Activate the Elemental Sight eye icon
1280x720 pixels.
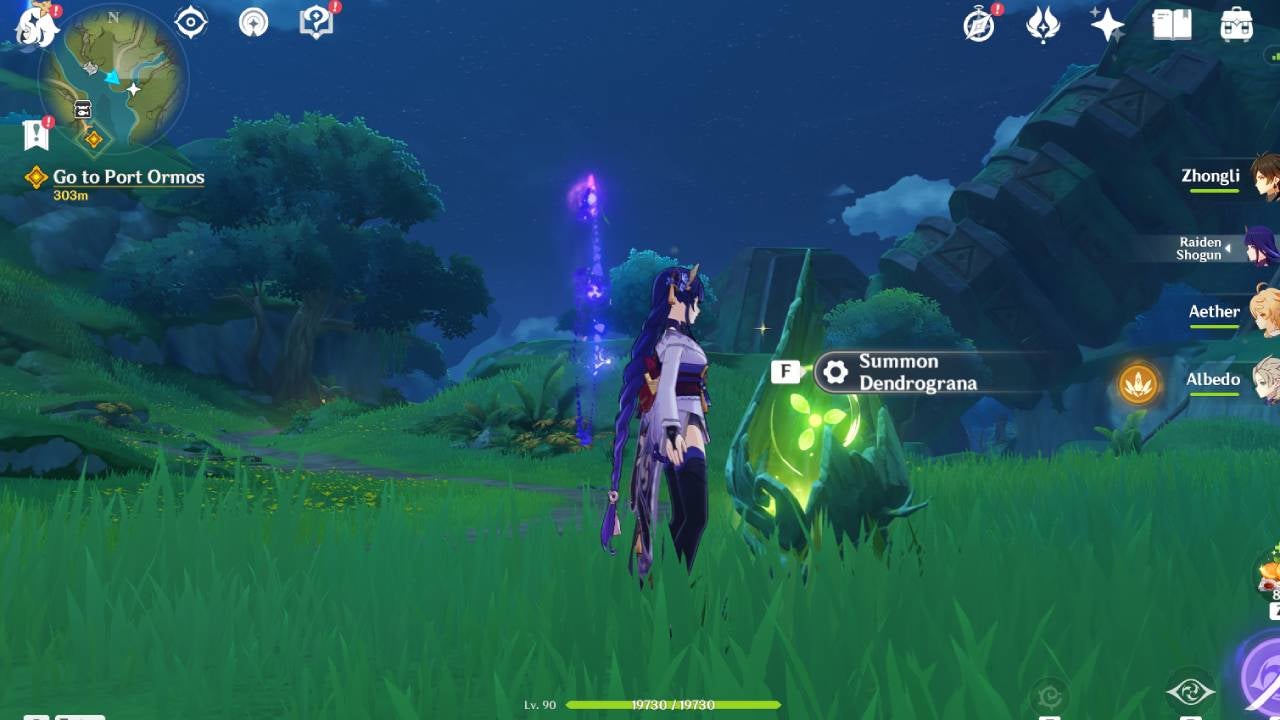pos(189,22)
